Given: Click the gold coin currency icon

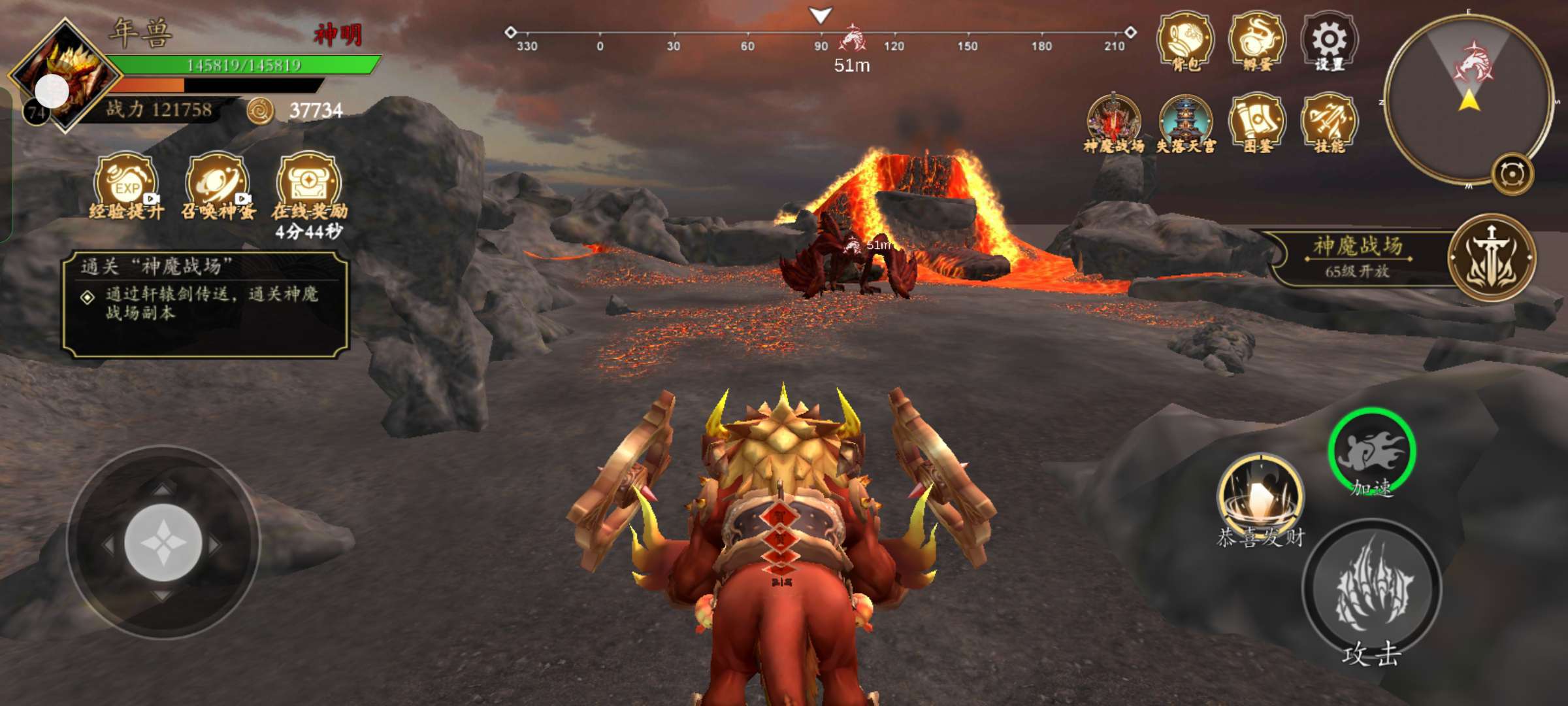Looking at the screenshot, I should (260, 111).
